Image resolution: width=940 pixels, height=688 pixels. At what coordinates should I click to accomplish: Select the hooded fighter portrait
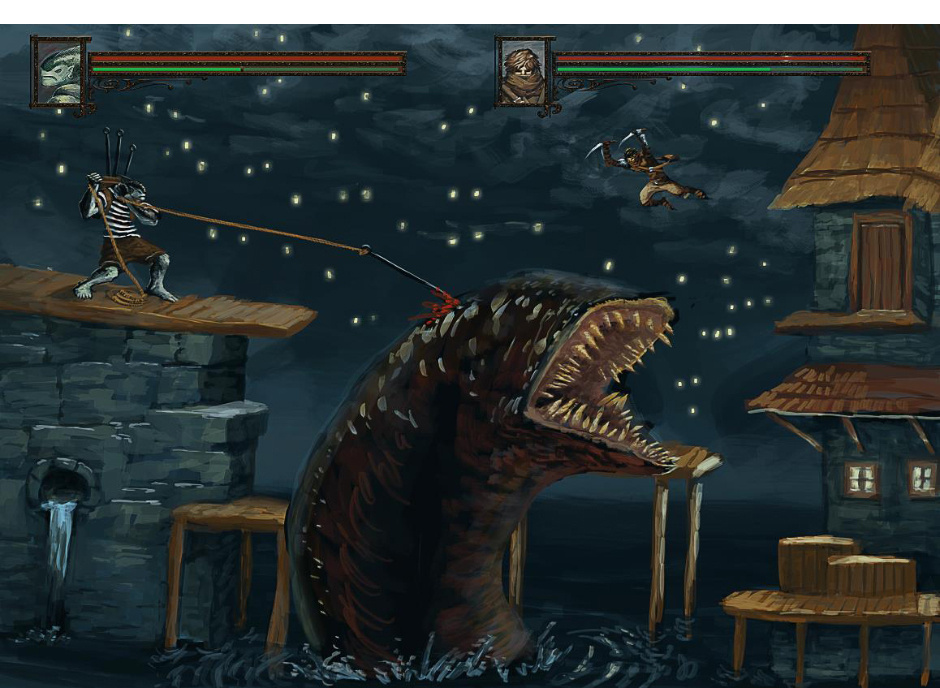click(523, 72)
